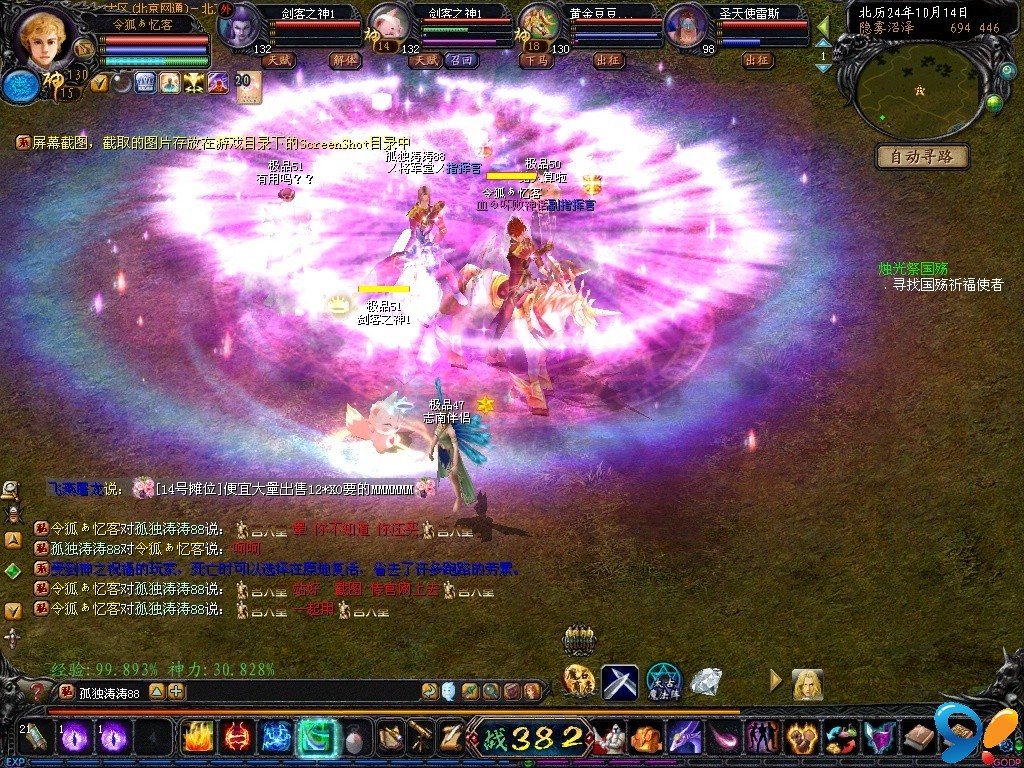1024x768 pixels.
Task: Activate the flame skill on the hotbar
Action: (197, 738)
